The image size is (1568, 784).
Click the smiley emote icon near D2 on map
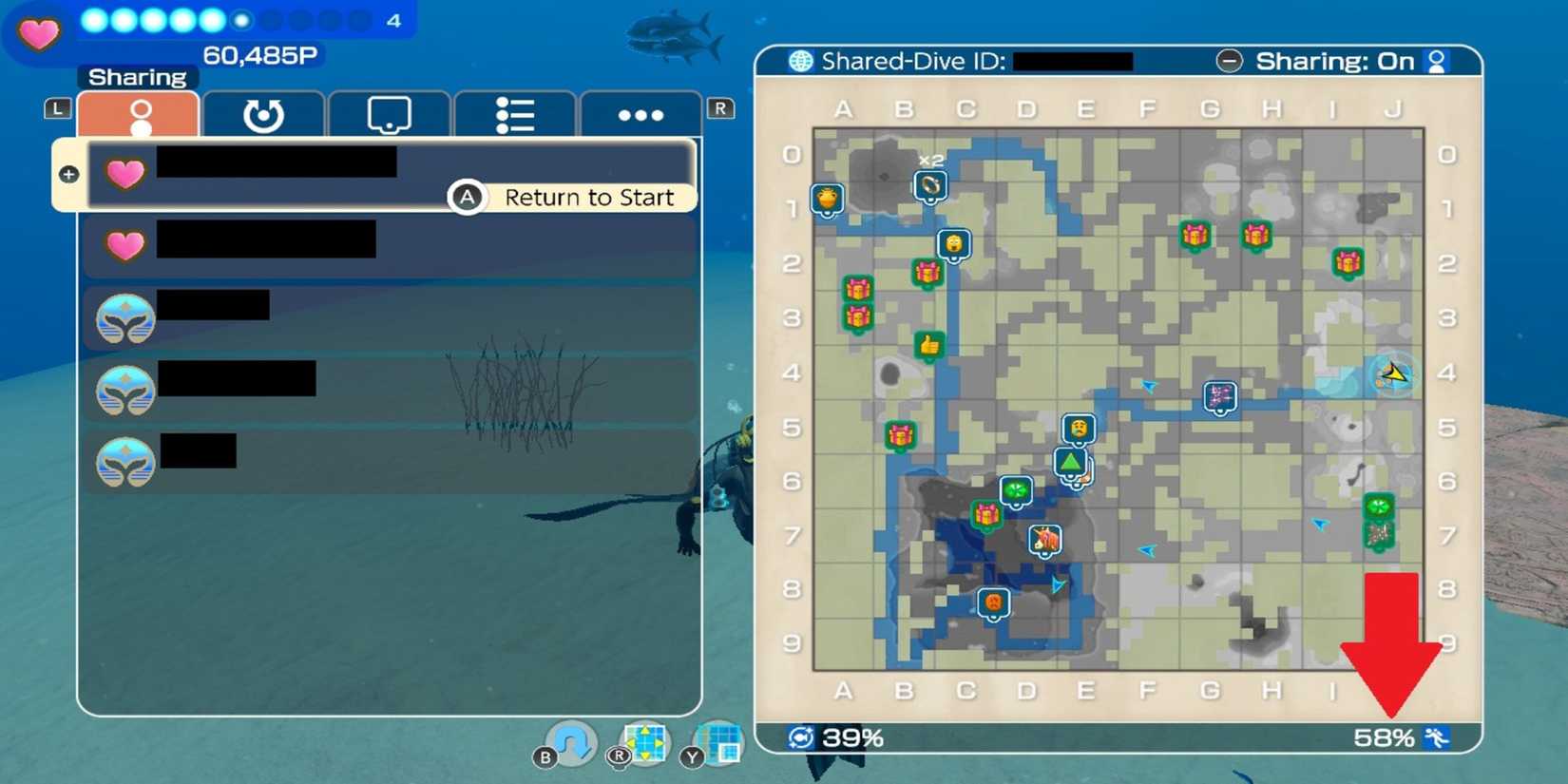953,243
